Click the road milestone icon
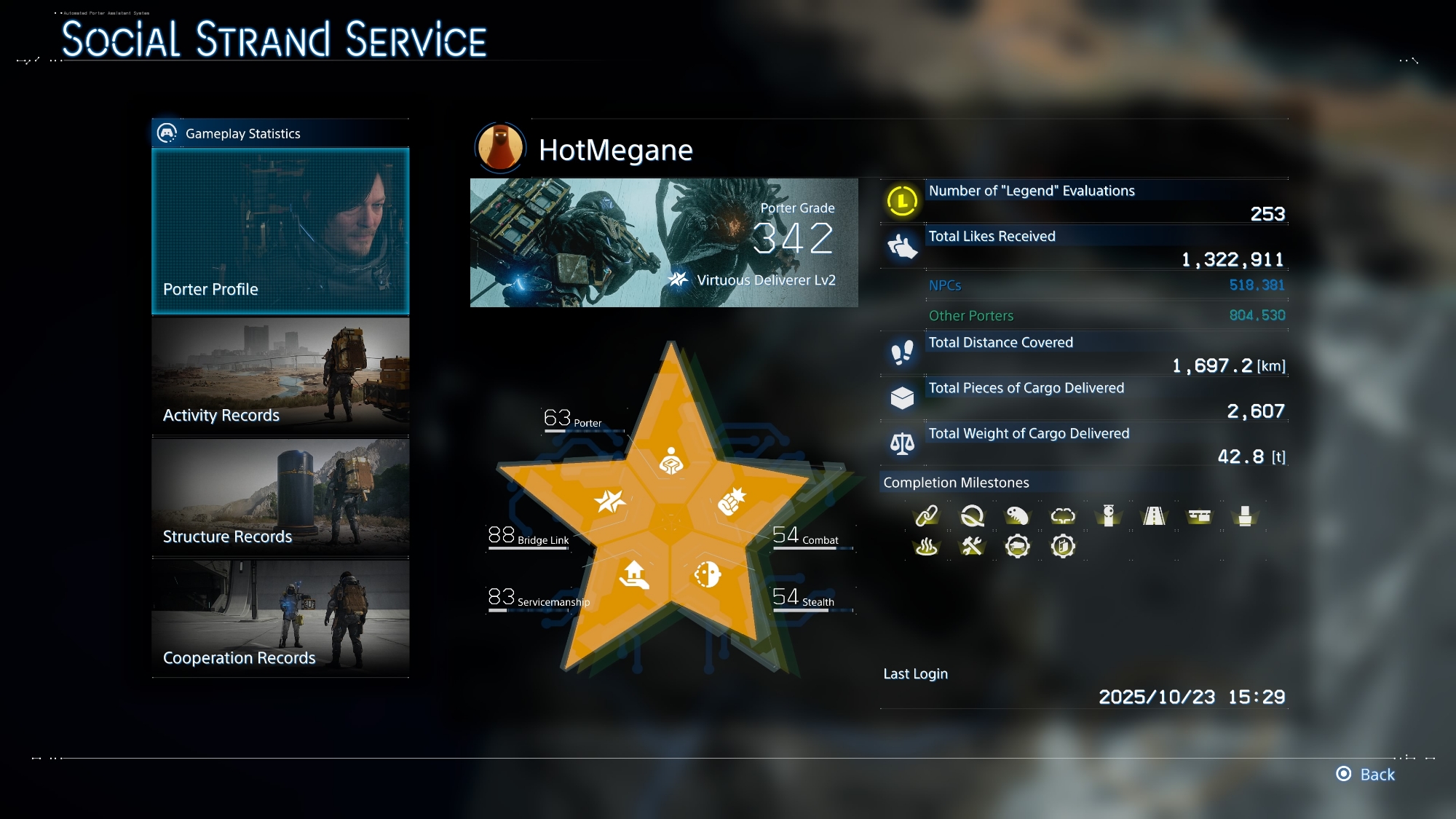Image resolution: width=1456 pixels, height=819 pixels. tap(1154, 516)
